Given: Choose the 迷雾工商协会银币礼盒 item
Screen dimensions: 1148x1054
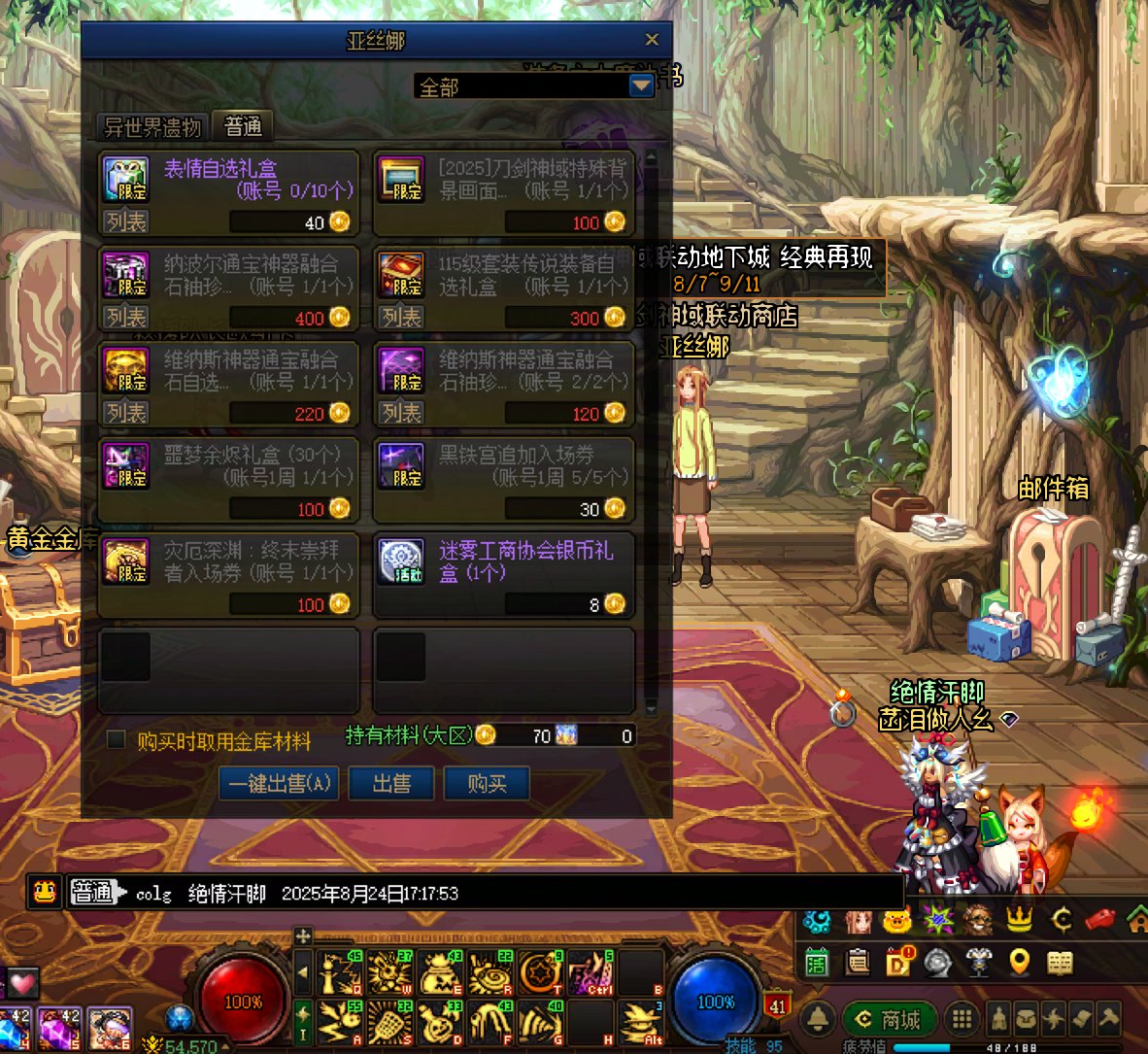Looking at the screenshot, I should [504, 561].
